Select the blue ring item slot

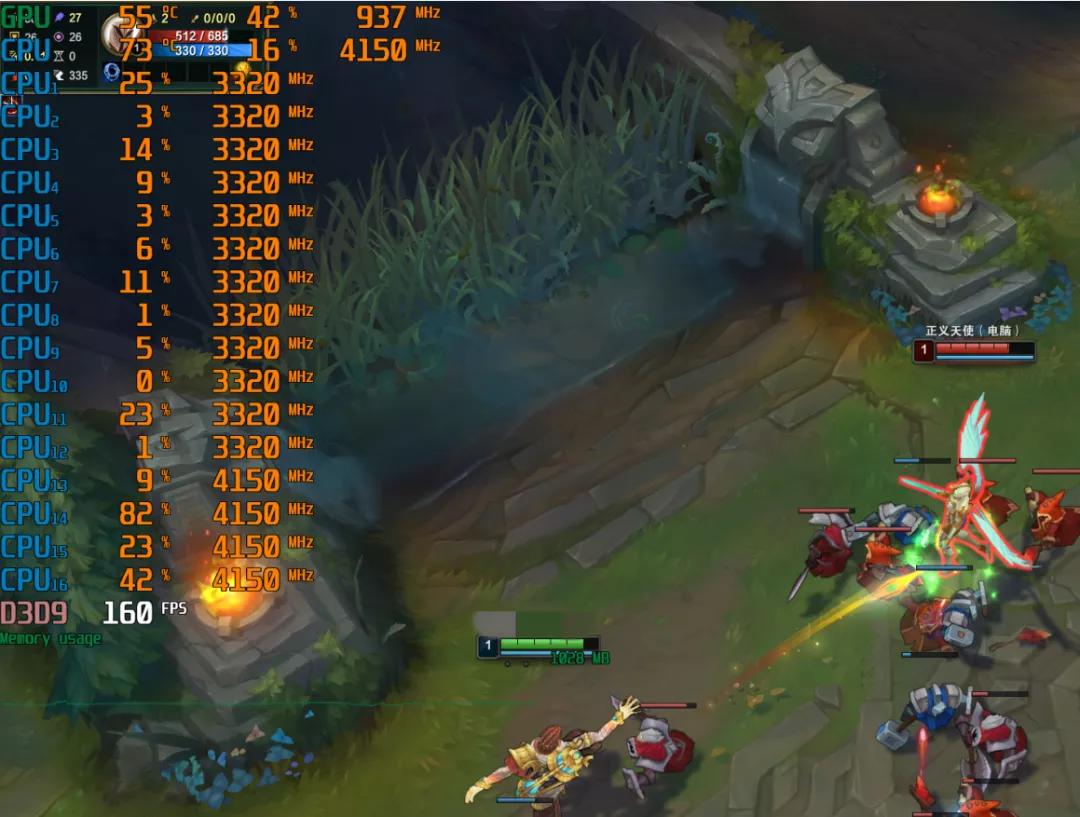(112, 72)
